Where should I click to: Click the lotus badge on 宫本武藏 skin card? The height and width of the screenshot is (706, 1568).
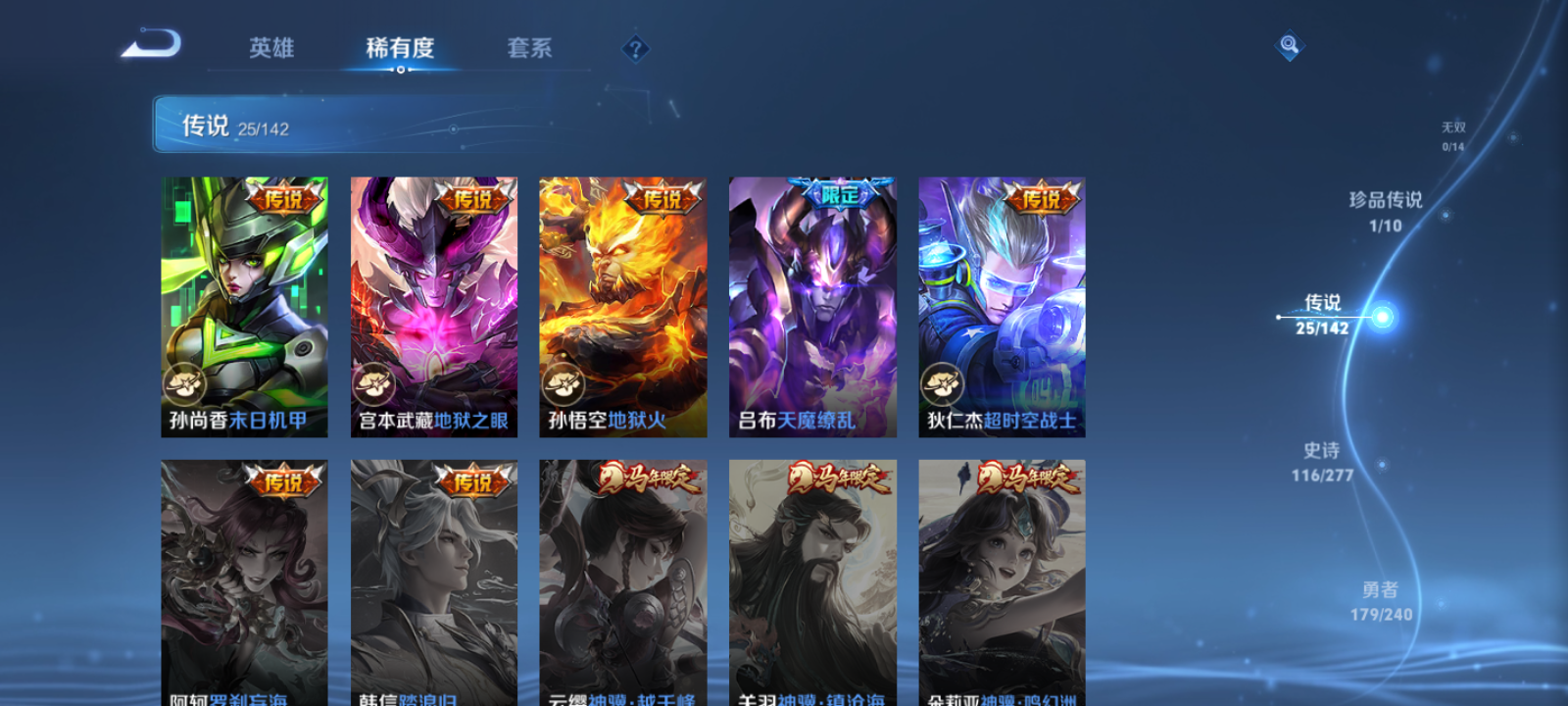371,382
